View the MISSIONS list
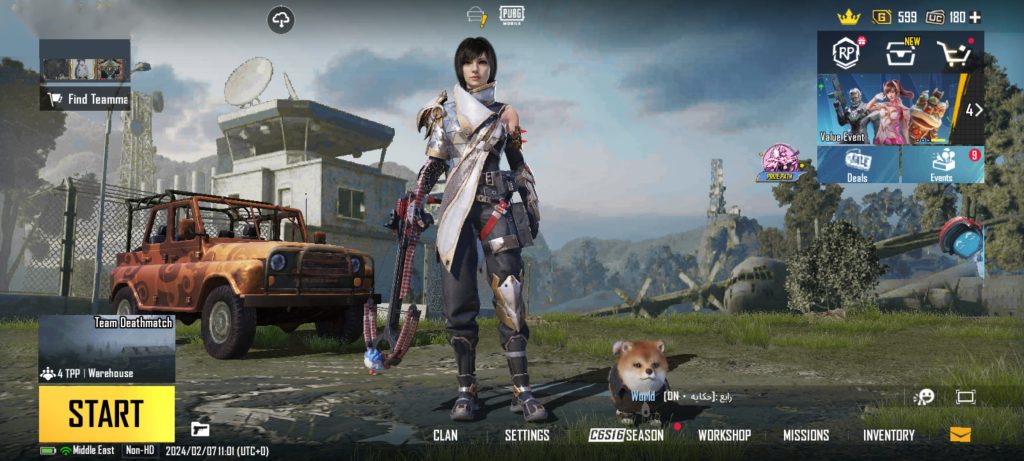The width and height of the screenshot is (1024, 461). pyautogui.click(x=806, y=435)
